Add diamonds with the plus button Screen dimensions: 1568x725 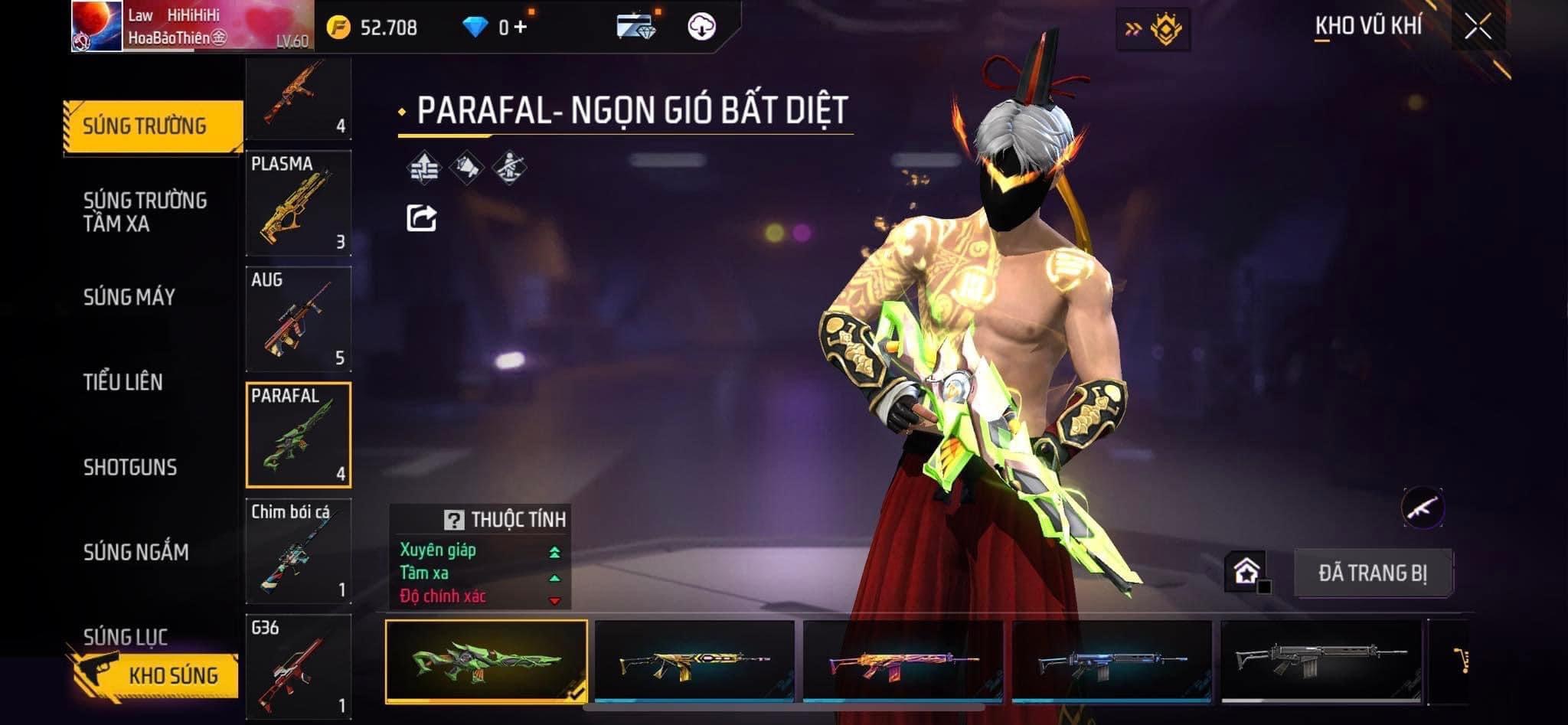tap(521, 28)
